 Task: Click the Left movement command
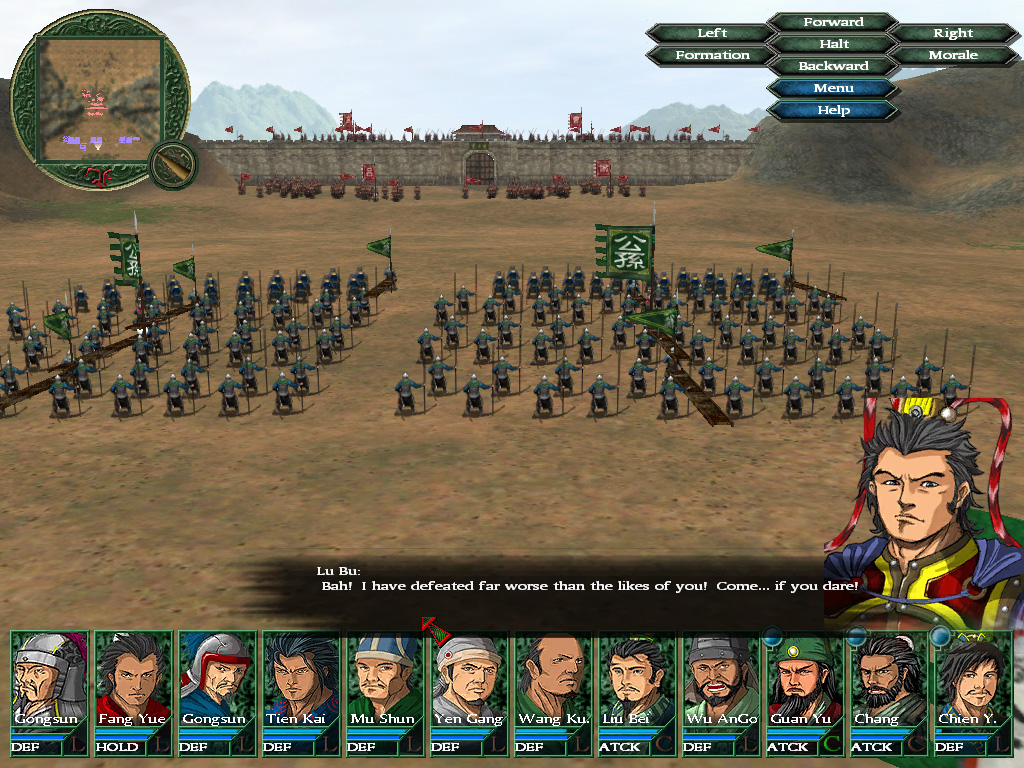pos(712,33)
